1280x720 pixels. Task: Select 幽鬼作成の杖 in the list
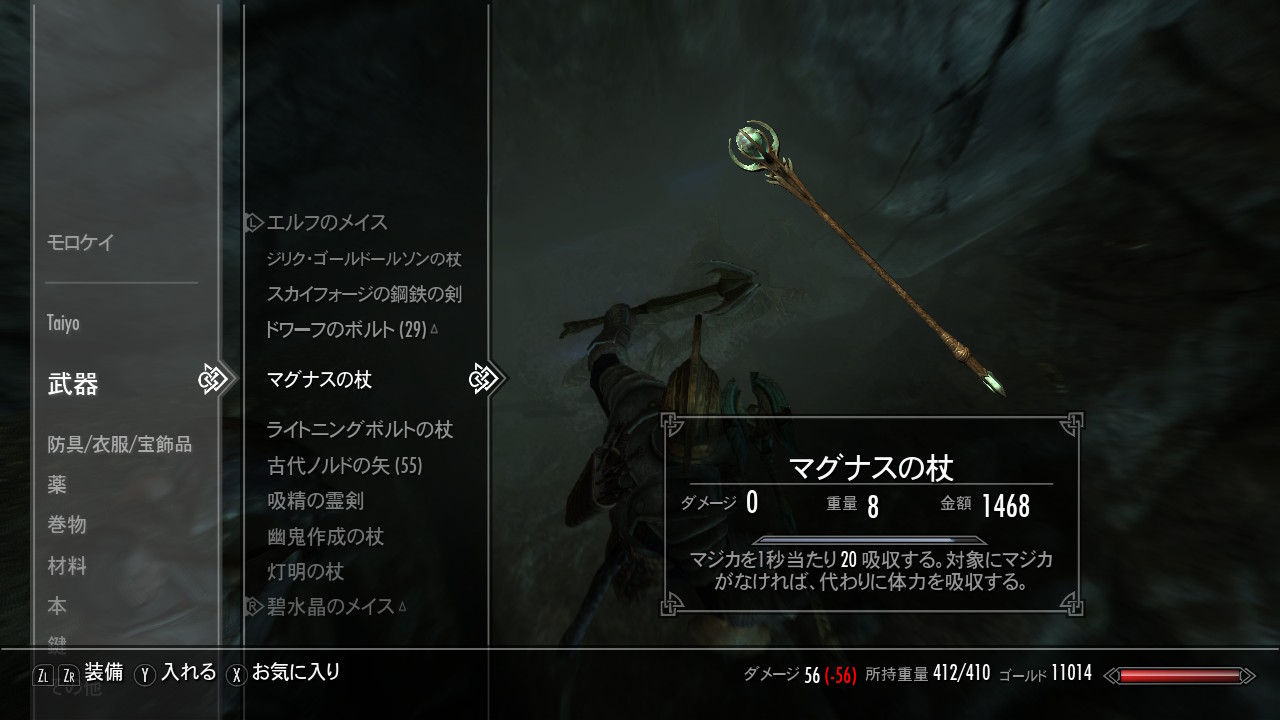click(x=326, y=537)
